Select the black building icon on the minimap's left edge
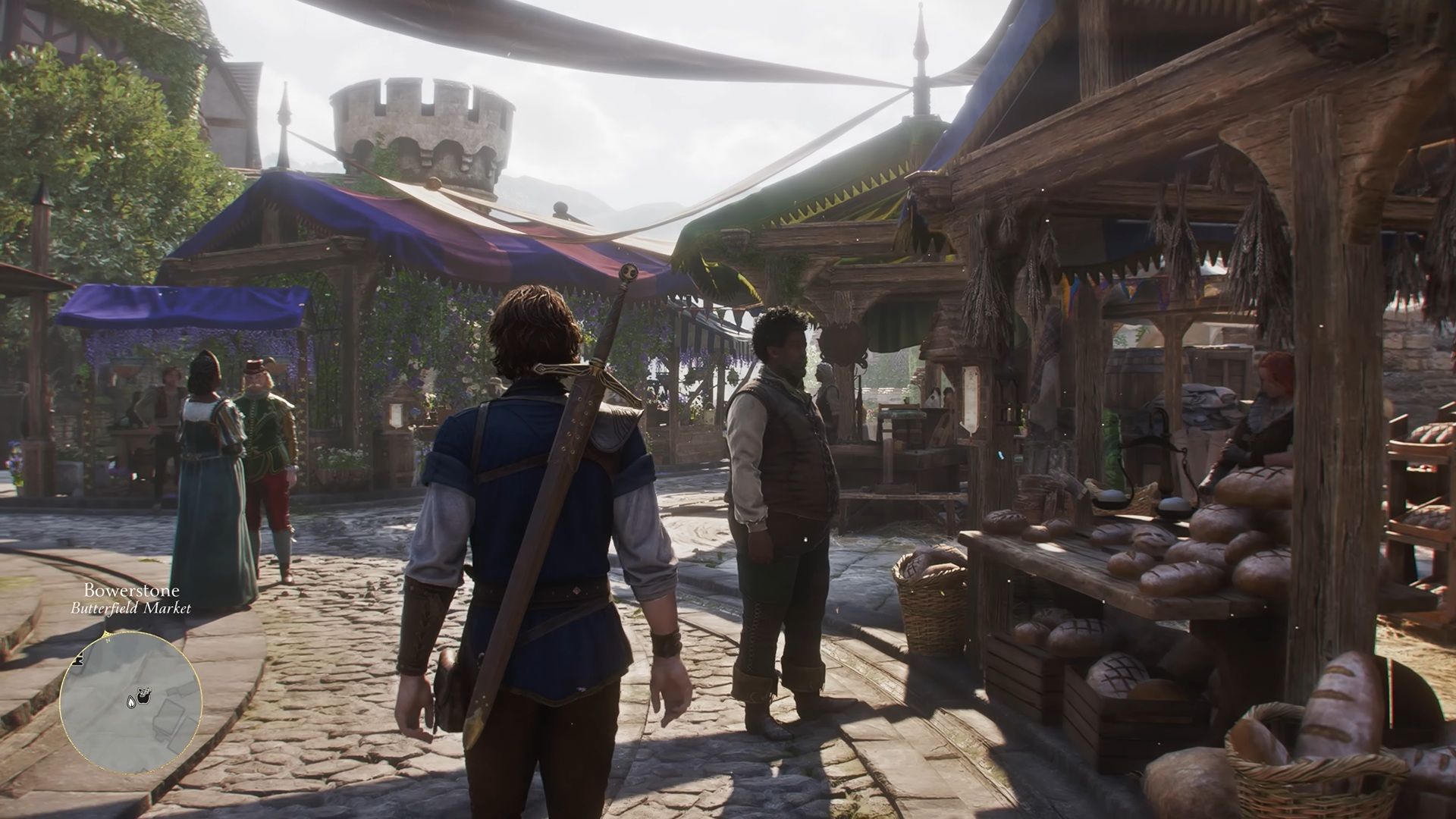 click(x=78, y=661)
